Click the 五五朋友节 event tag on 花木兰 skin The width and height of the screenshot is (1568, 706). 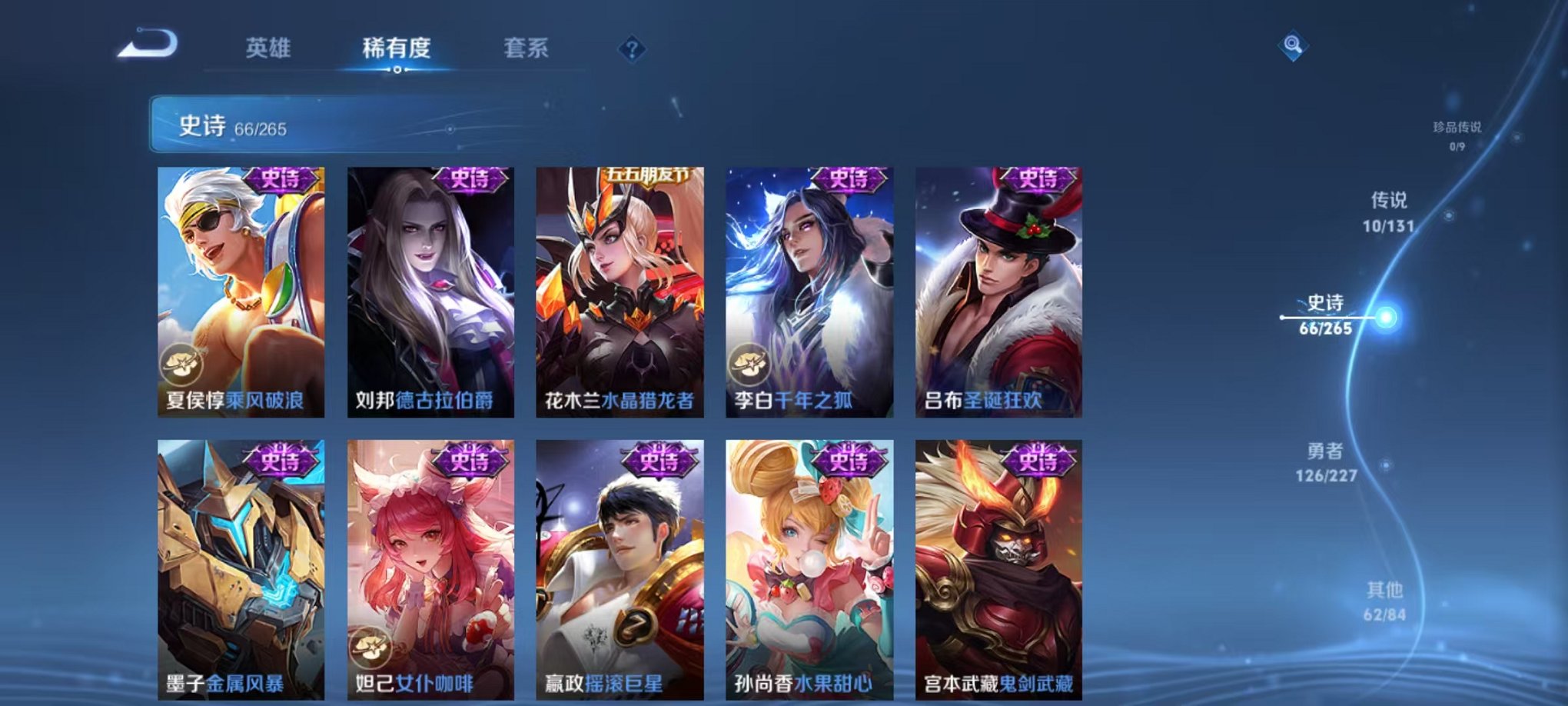646,174
